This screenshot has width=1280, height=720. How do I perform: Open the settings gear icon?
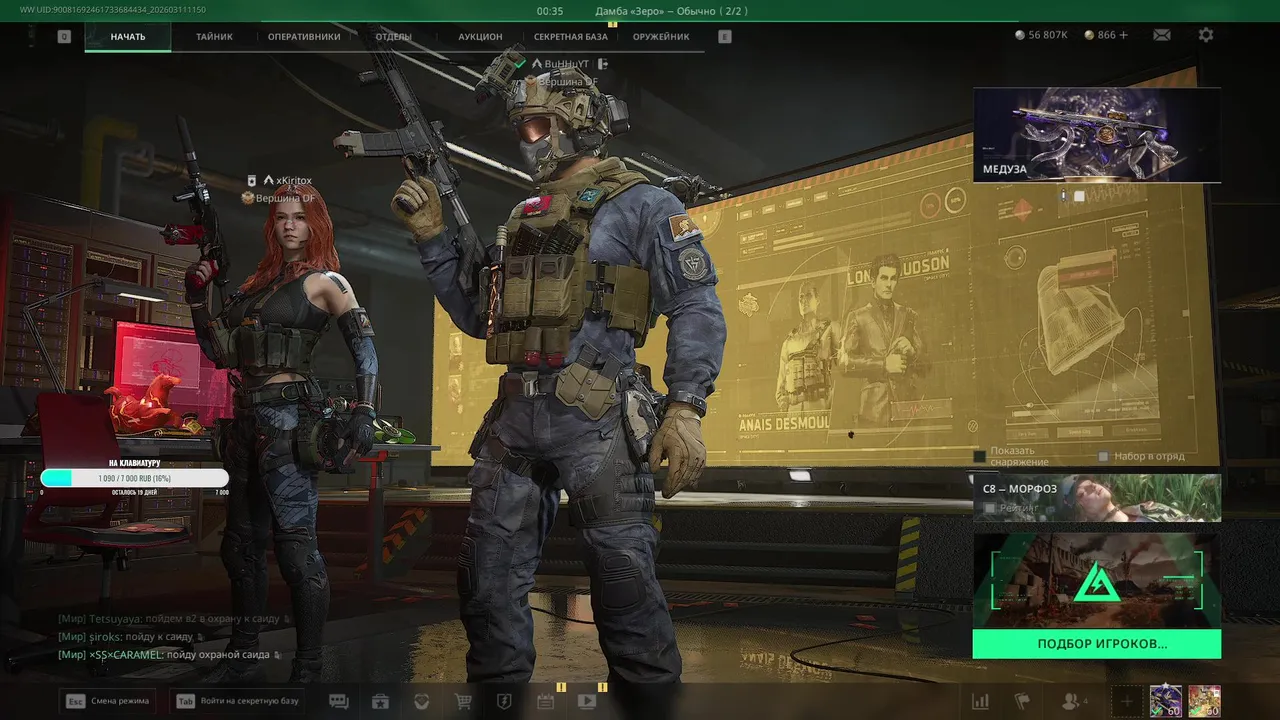(1206, 35)
